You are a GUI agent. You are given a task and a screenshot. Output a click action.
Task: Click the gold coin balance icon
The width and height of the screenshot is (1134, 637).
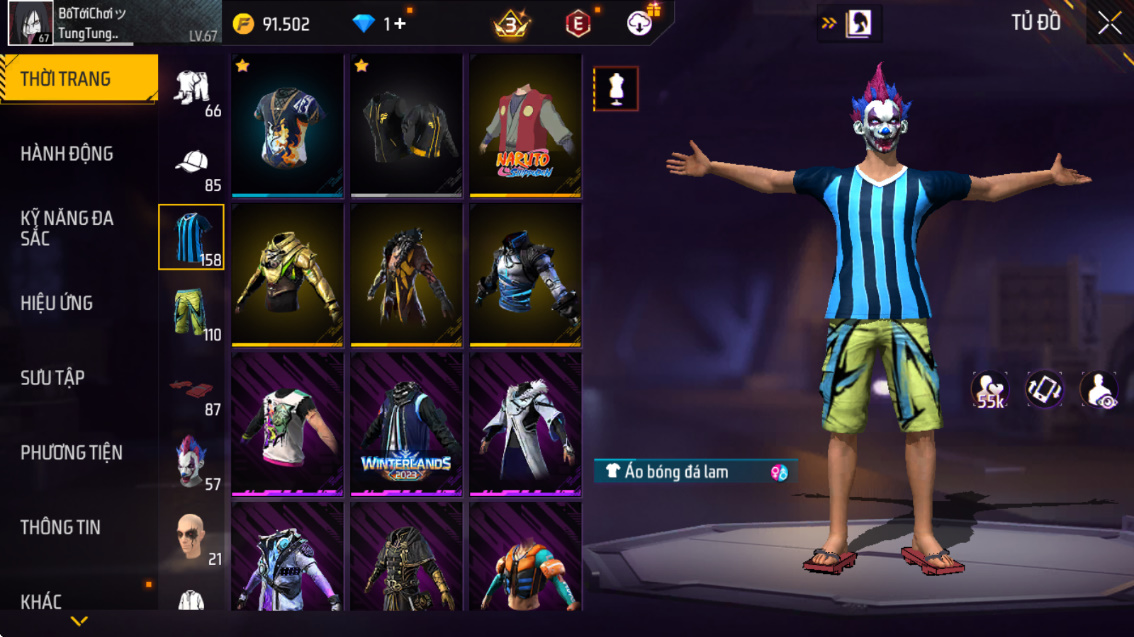[x=243, y=24]
